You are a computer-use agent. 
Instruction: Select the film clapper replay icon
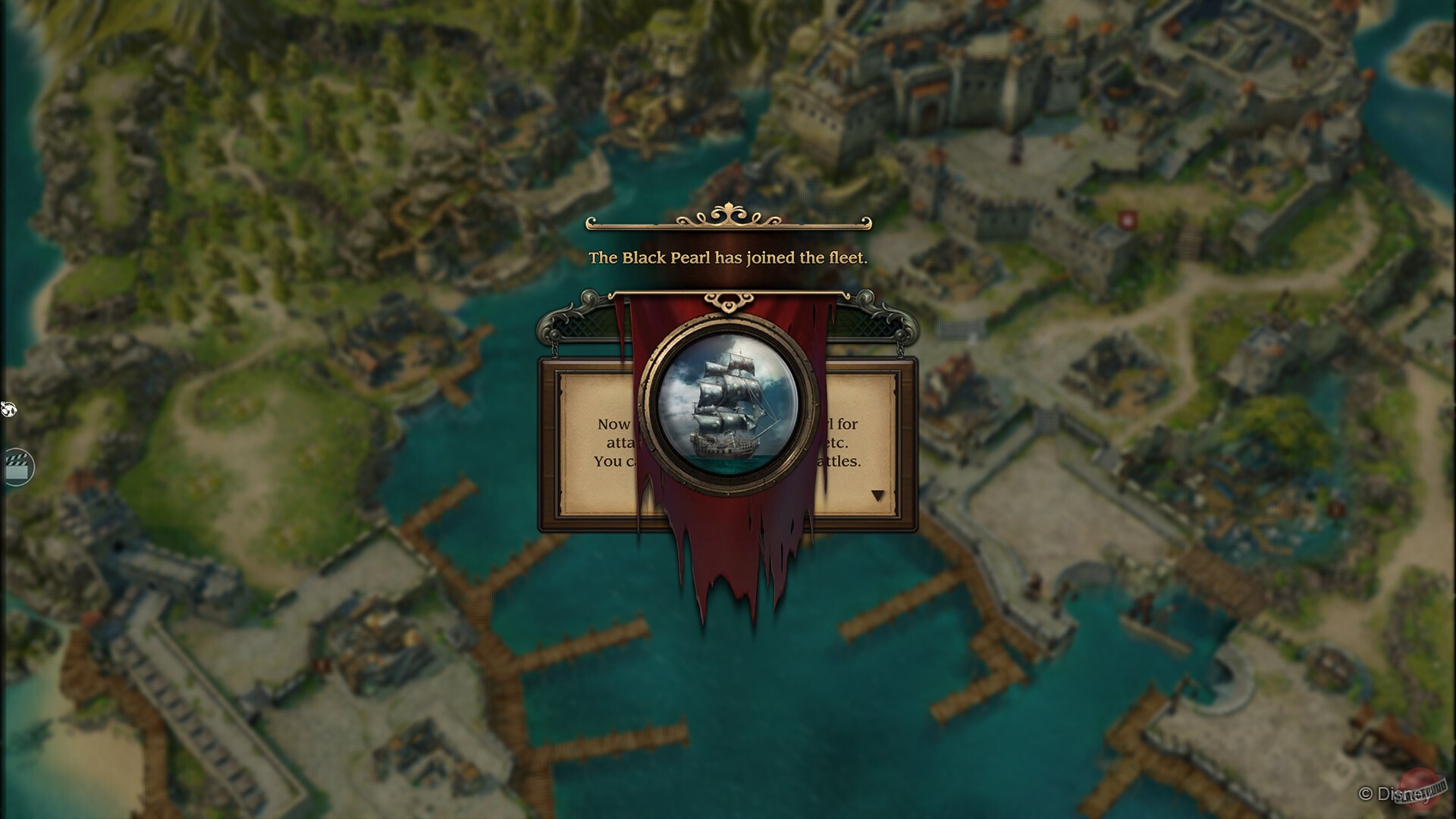(17, 467)
